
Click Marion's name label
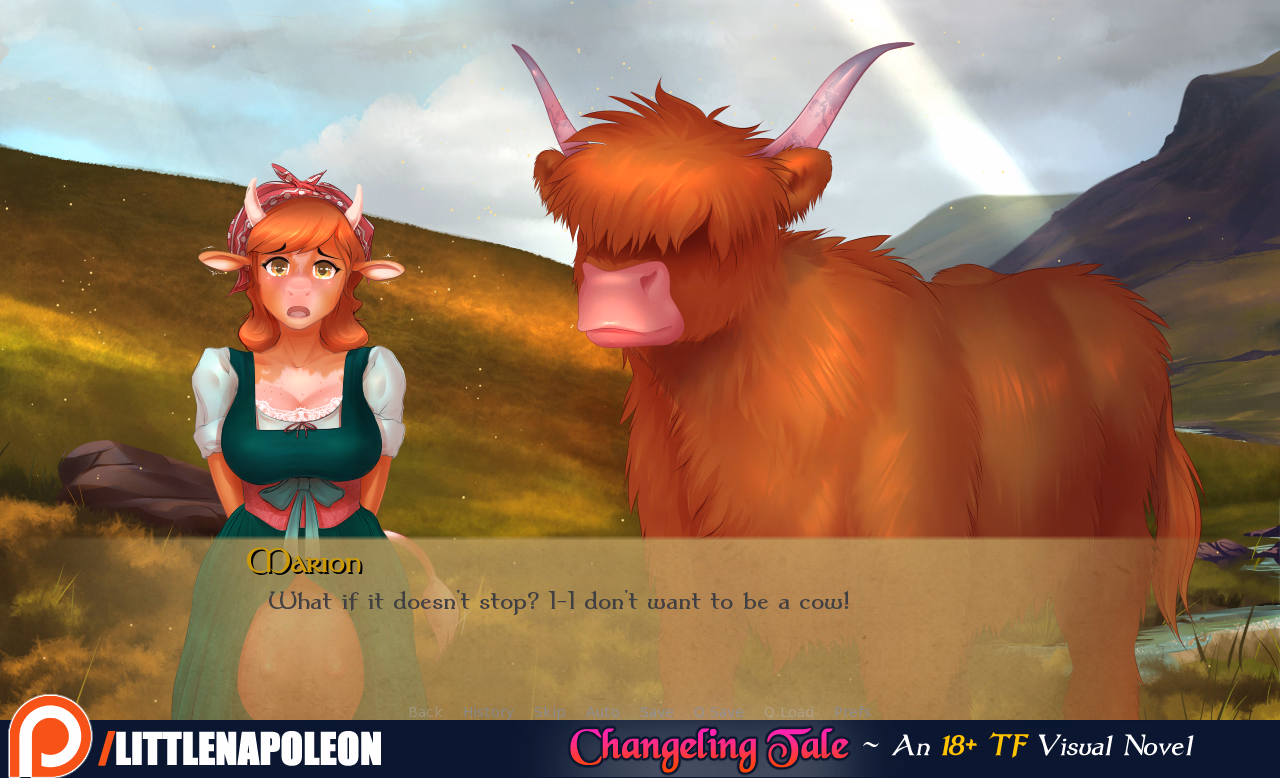tap(305, 563)
